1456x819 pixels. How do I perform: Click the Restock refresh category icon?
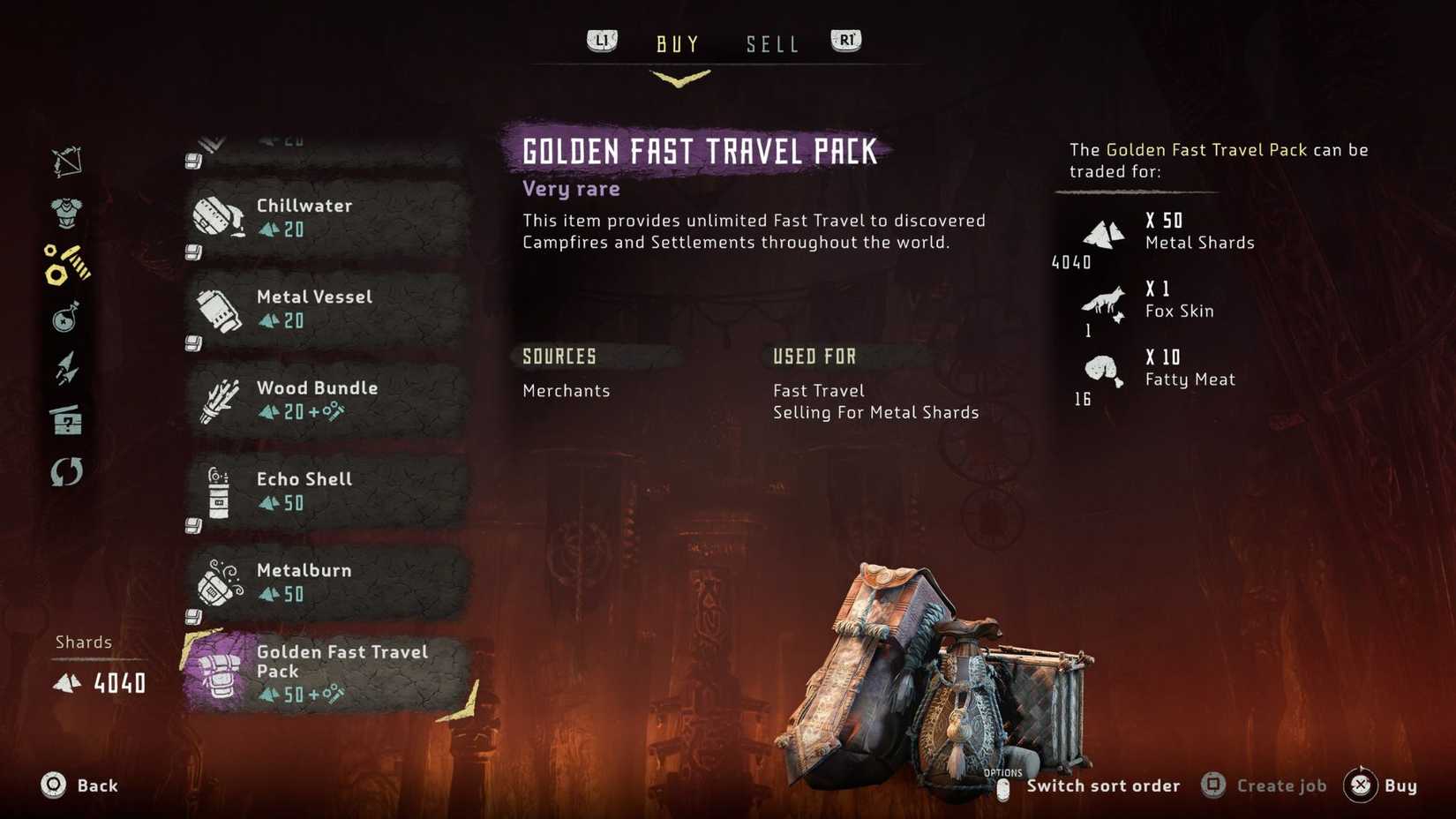click(x=66, y=473)
